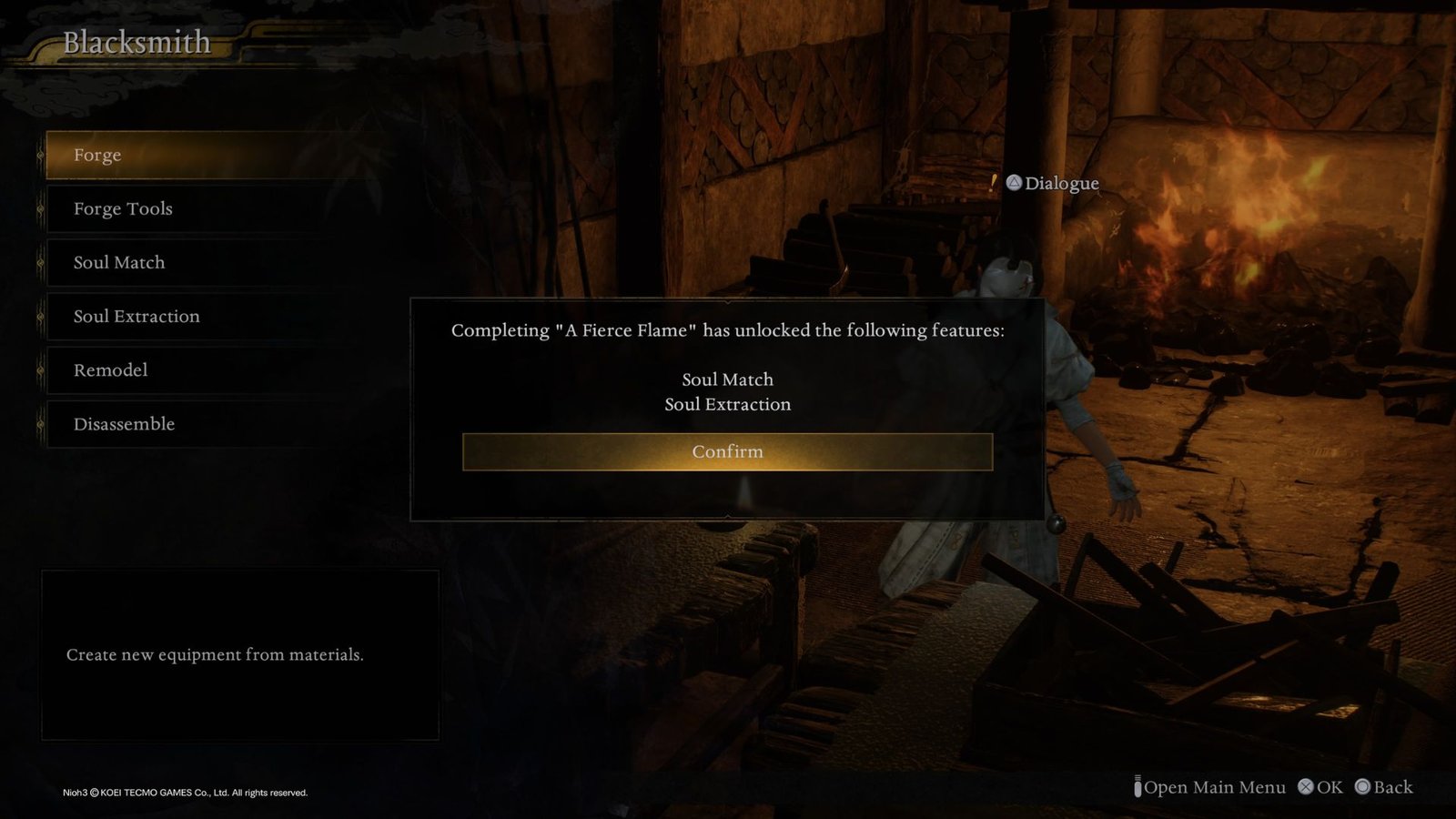Select the Soul Extraction menu entry
1456x819 pixels.
point(136,316)
